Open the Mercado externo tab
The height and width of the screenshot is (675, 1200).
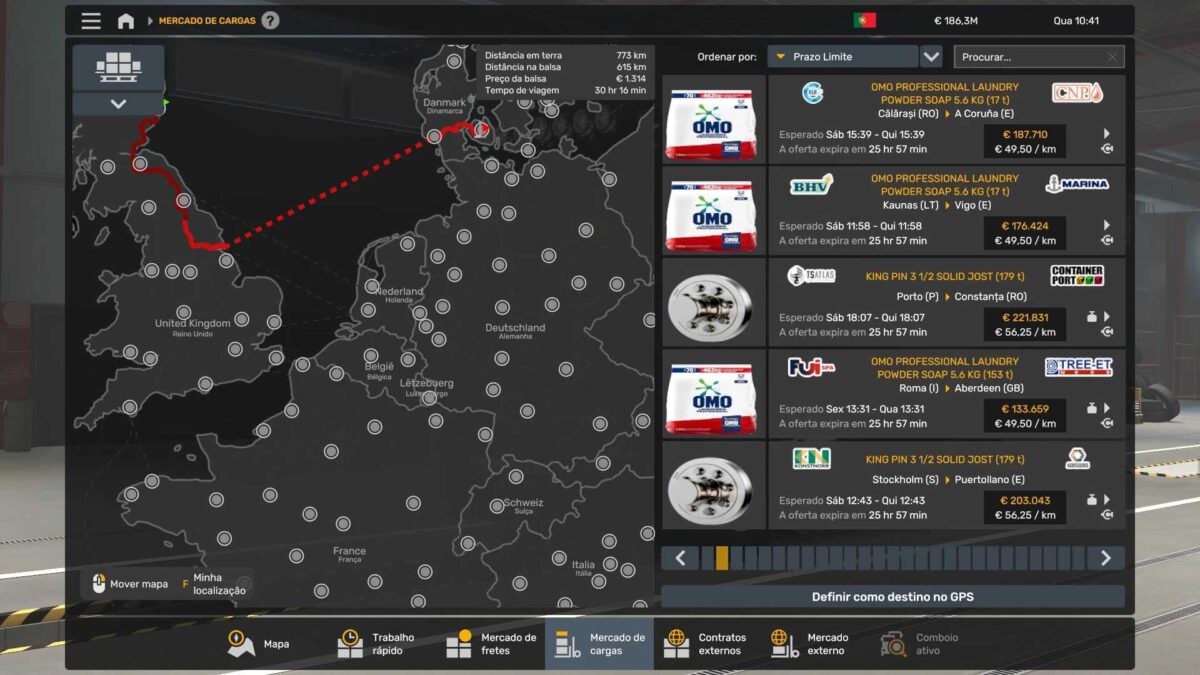(810, 644)
